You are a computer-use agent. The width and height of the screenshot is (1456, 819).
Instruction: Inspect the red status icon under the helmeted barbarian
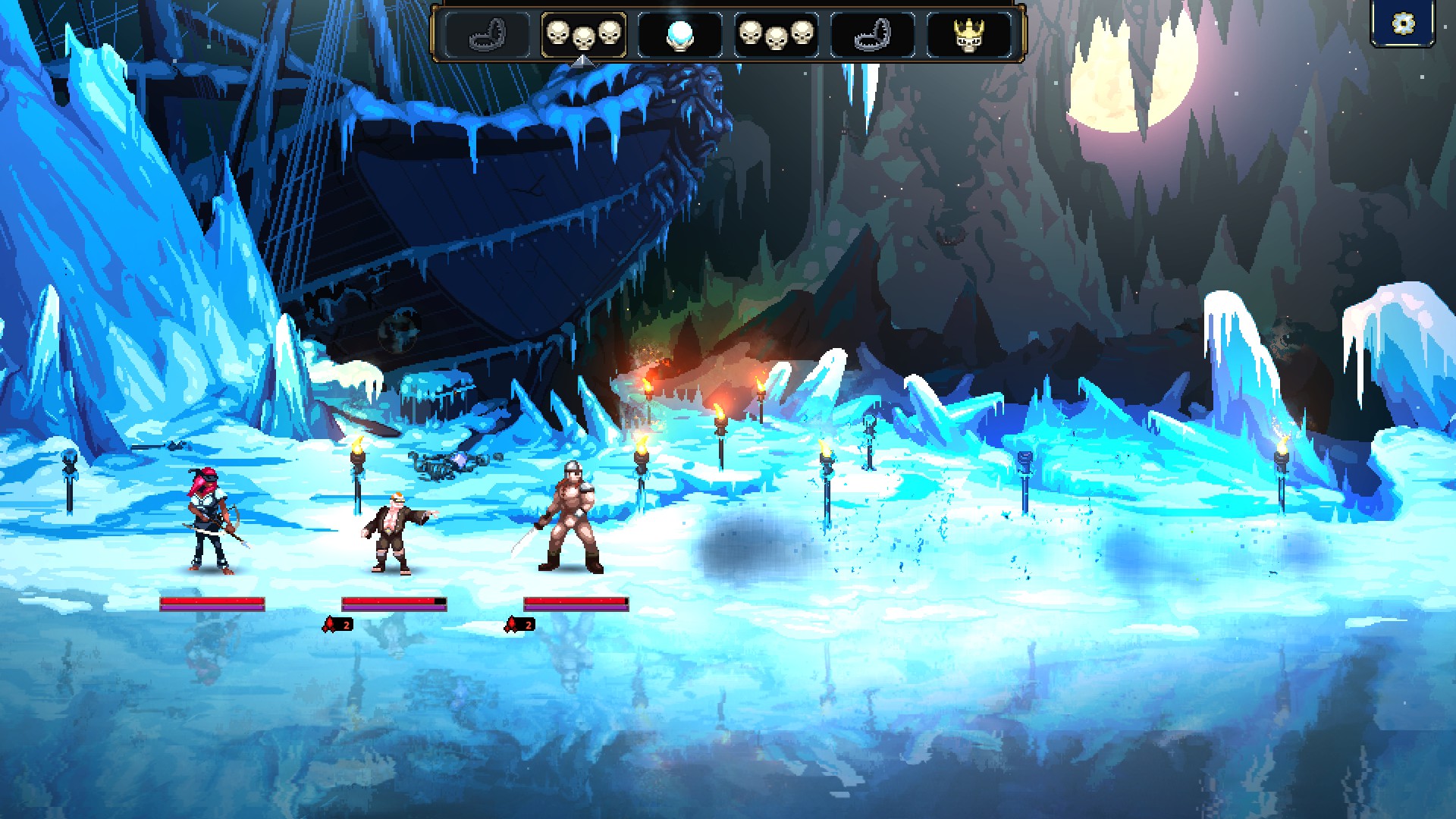pos(519,624)
